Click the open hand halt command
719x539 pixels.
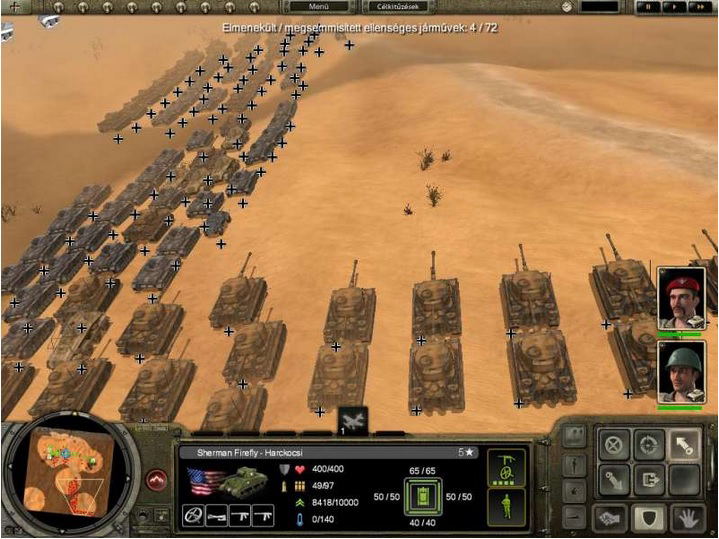click(x=685, y=516)
